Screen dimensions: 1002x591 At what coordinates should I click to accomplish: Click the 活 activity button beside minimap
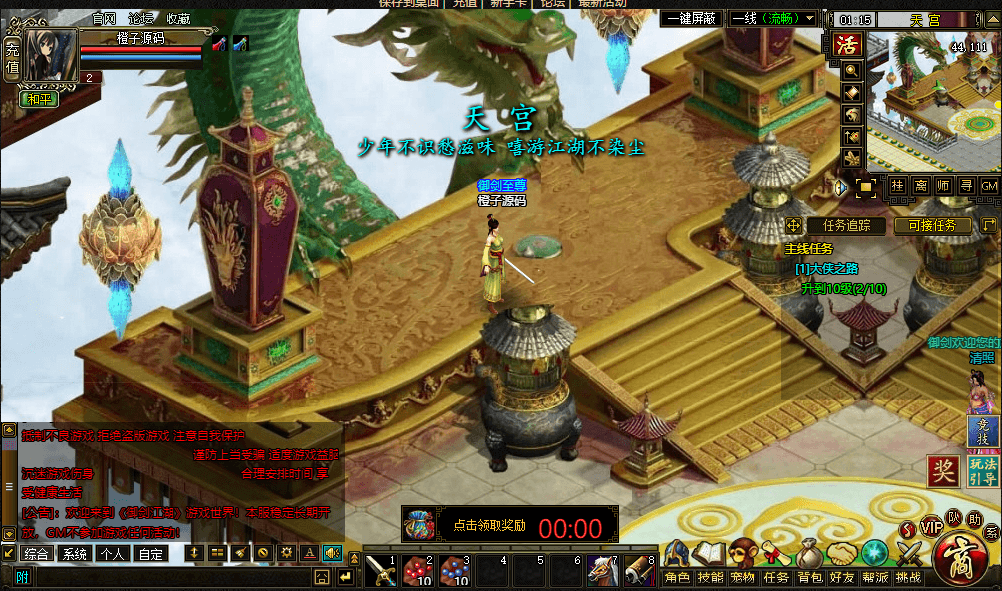coord(848,45)
